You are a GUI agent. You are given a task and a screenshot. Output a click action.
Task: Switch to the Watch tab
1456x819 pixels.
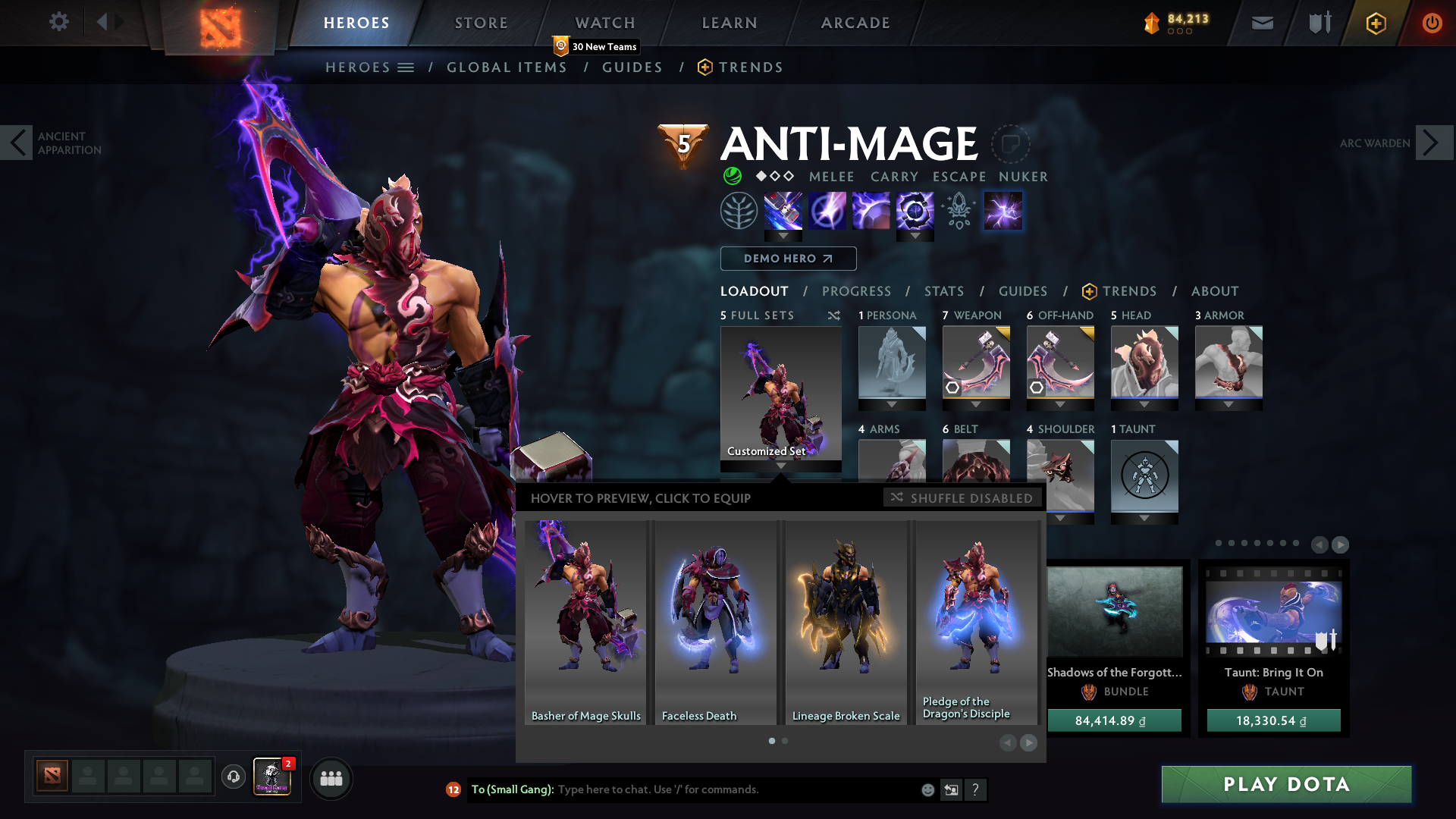[605, 23]
